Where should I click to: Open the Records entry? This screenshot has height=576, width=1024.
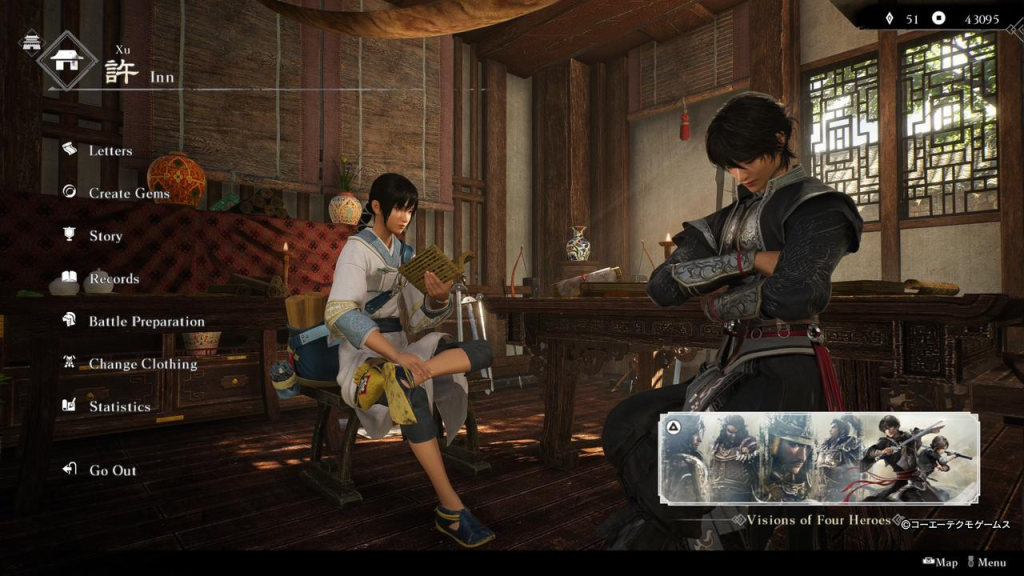[113, 279]
